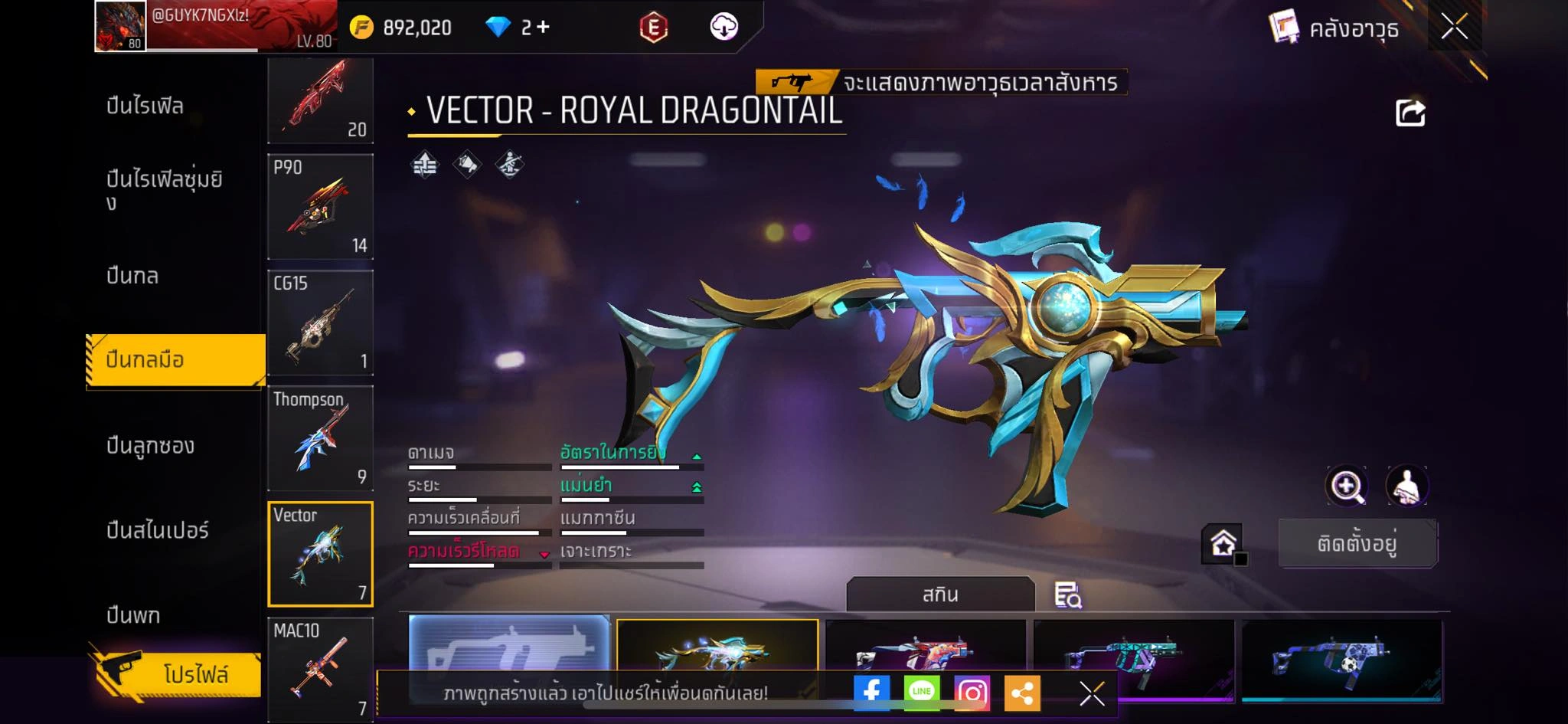Open the คลังอาวุธ weapon collection
This screenshot has height=724, width=1568.
[x=1334, y=28]
